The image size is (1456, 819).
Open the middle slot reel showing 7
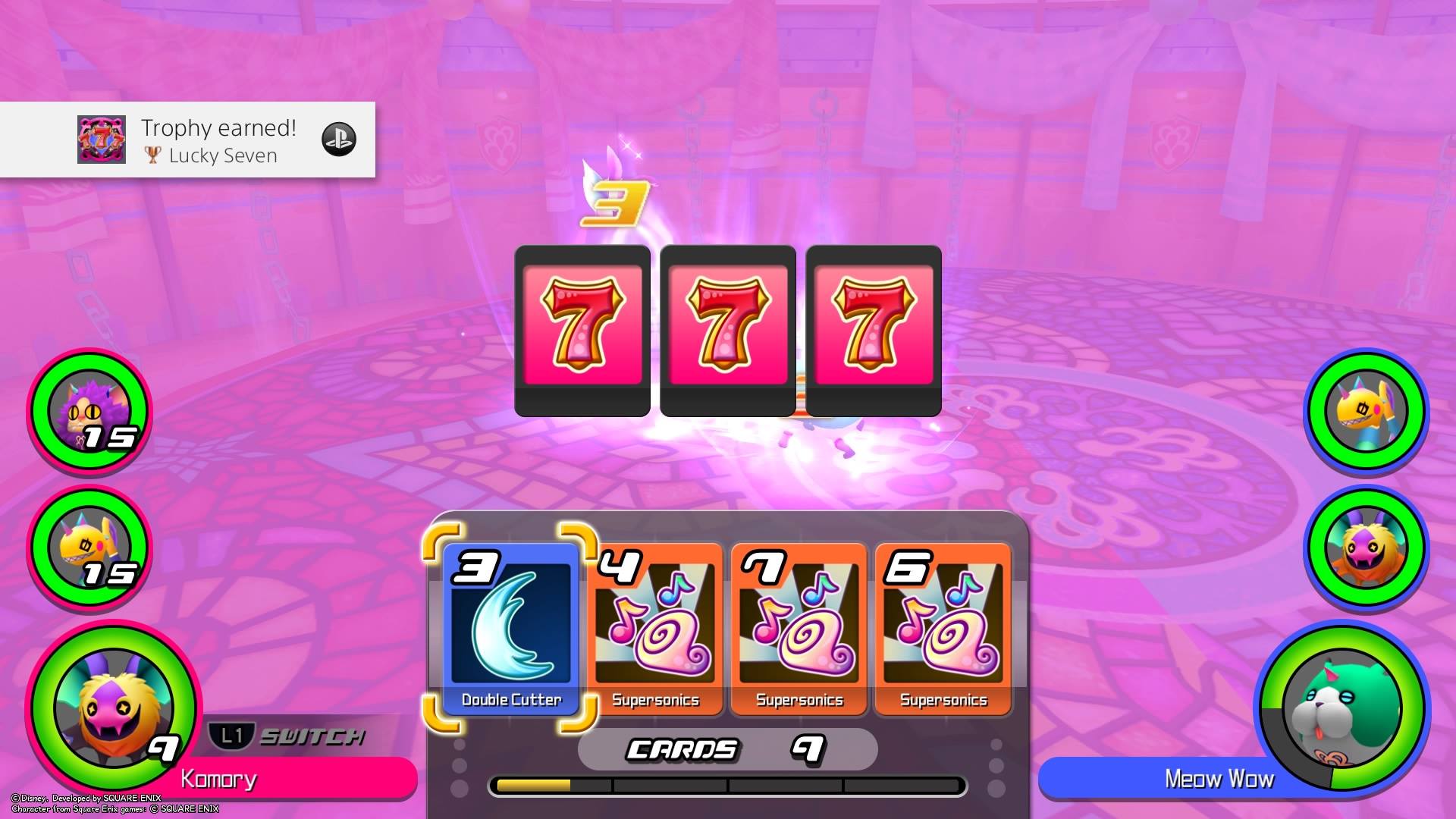[x=726, y=326]
